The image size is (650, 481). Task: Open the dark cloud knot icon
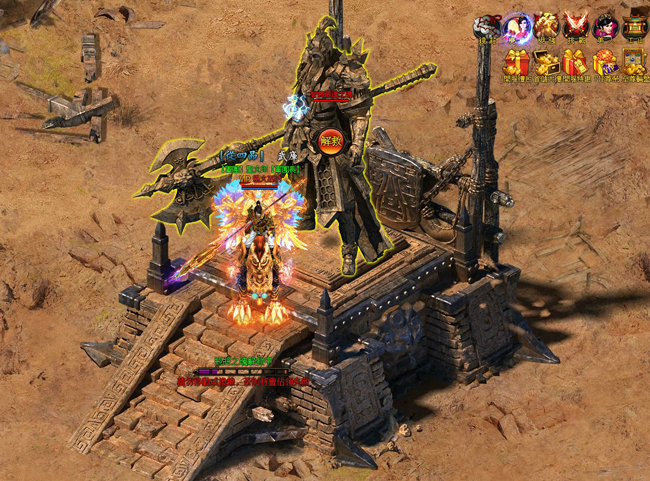[487, 26]
